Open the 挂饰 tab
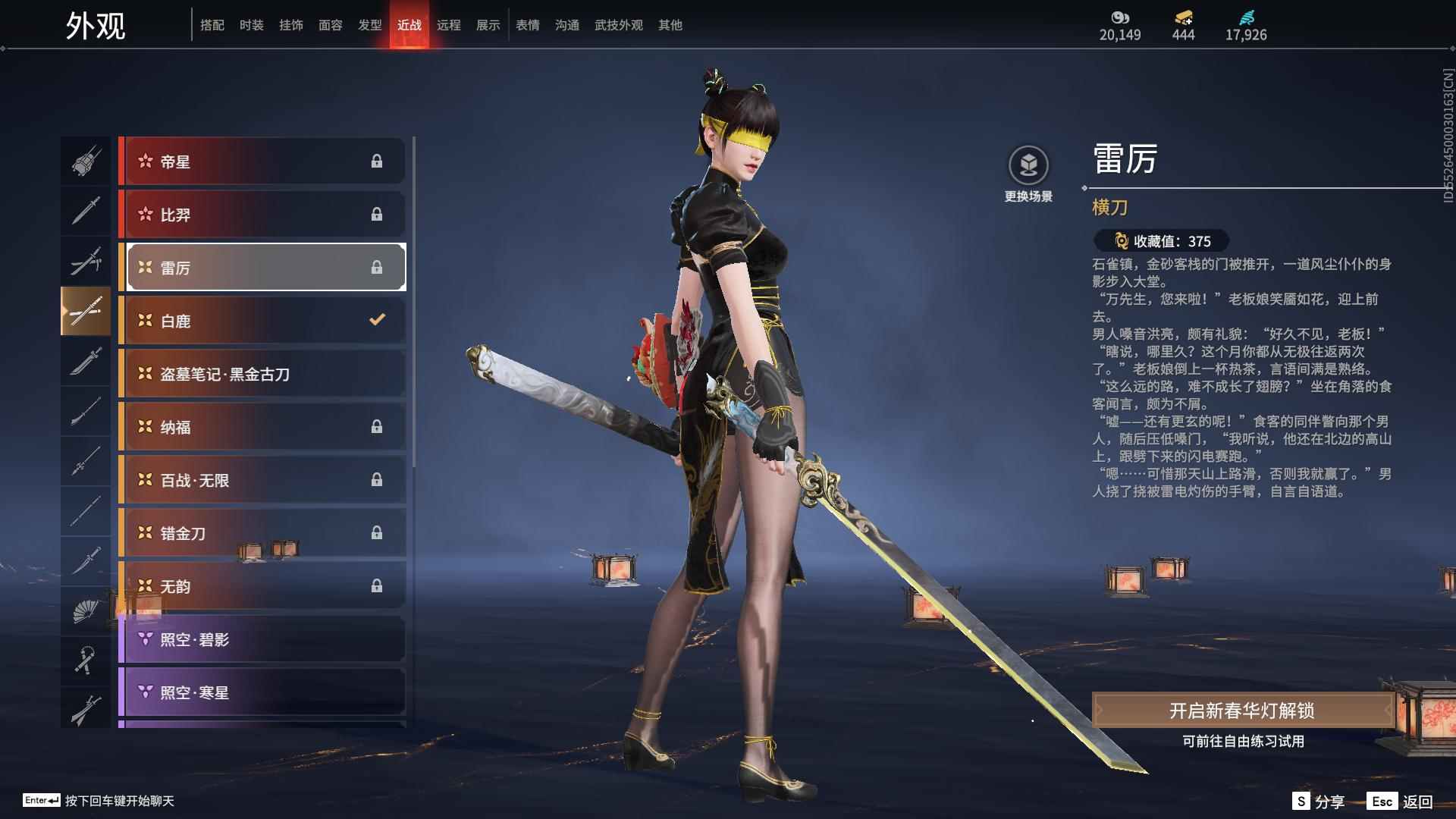Screen dimensions: 1456x819 point(290,25)
